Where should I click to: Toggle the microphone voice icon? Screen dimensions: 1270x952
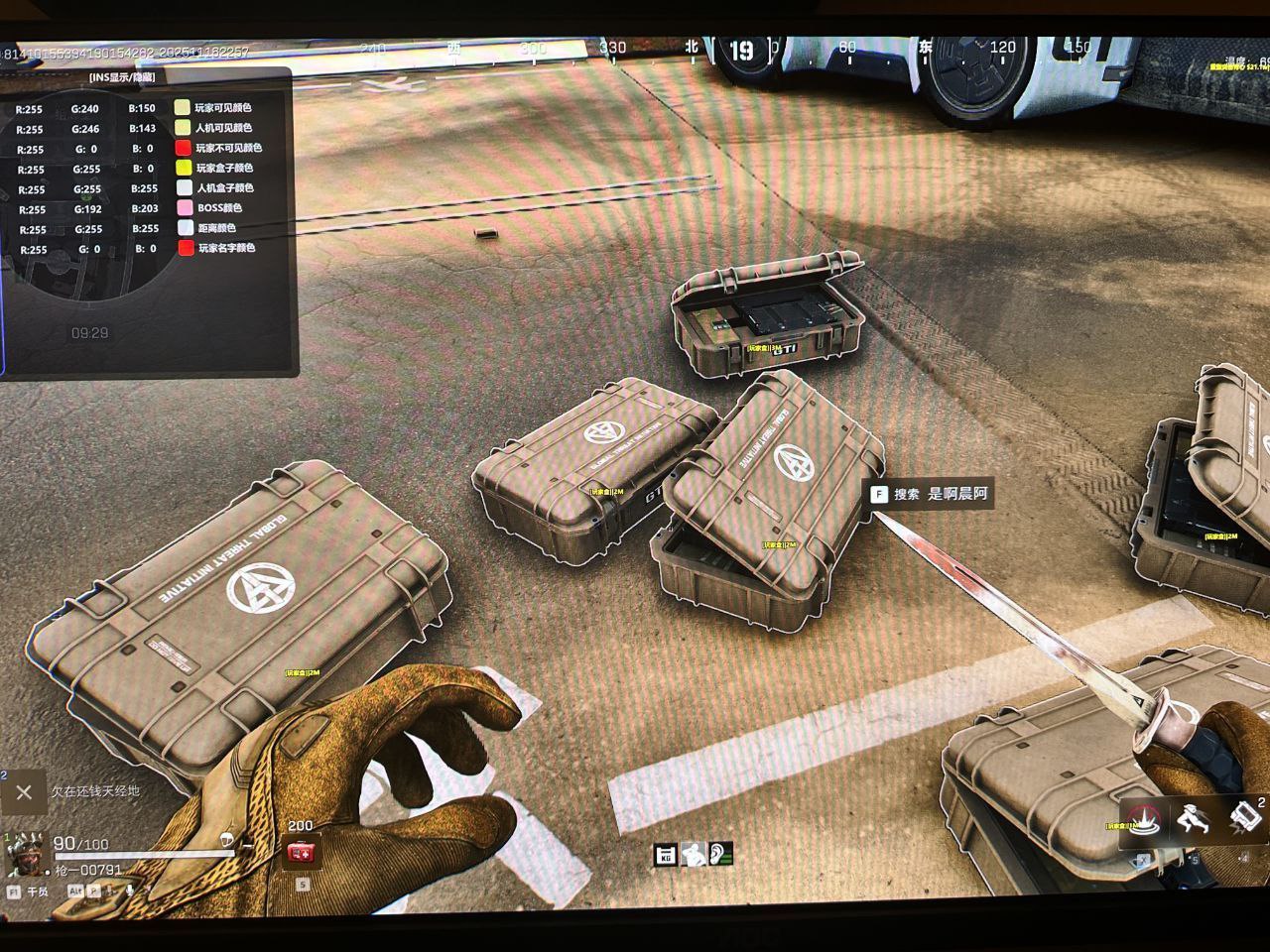[x=130, y=892]
